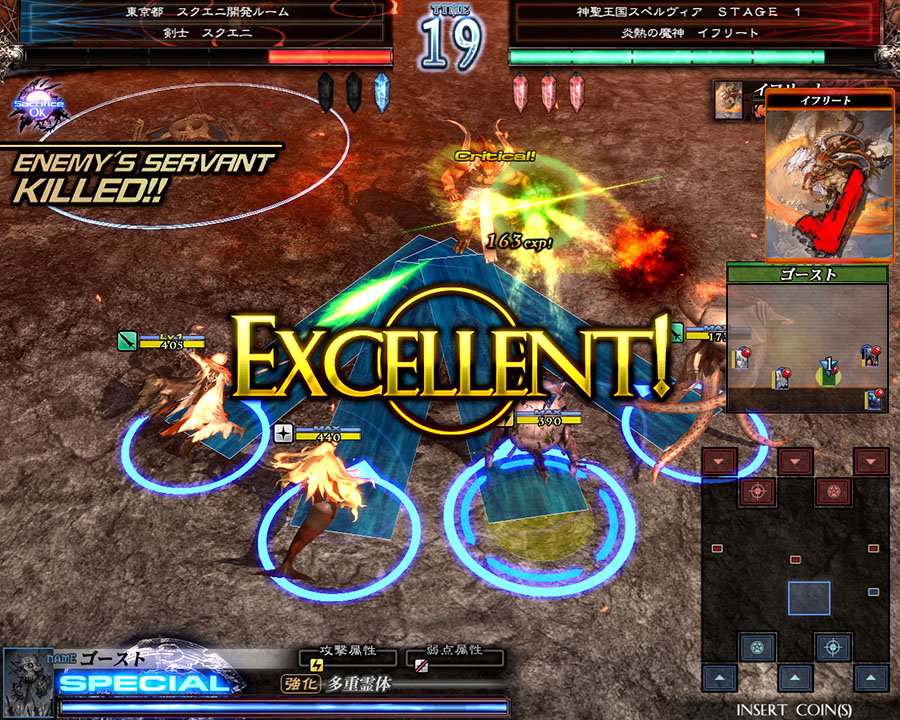This screenshot has height=720, width=900.
Task: Click the yellow lightning attack attribute icon
Action: (x=317, y=664)
